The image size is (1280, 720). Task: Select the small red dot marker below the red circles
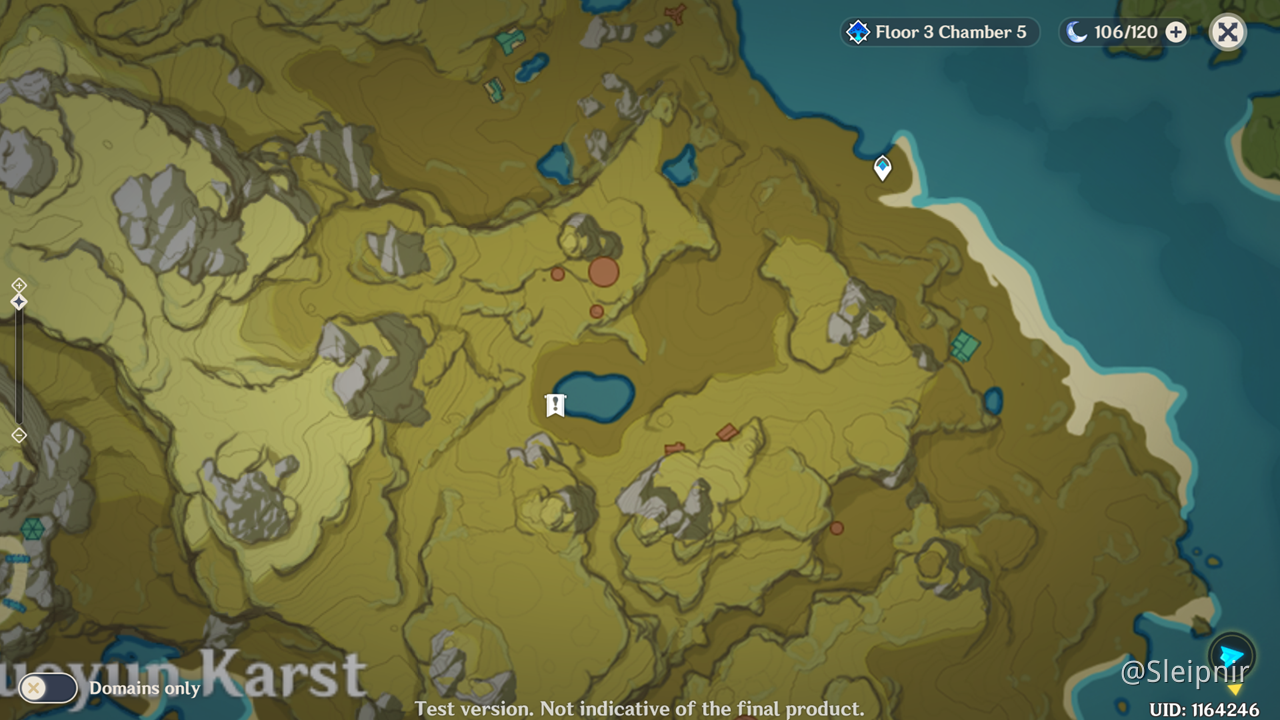click(x=597, y=311)
